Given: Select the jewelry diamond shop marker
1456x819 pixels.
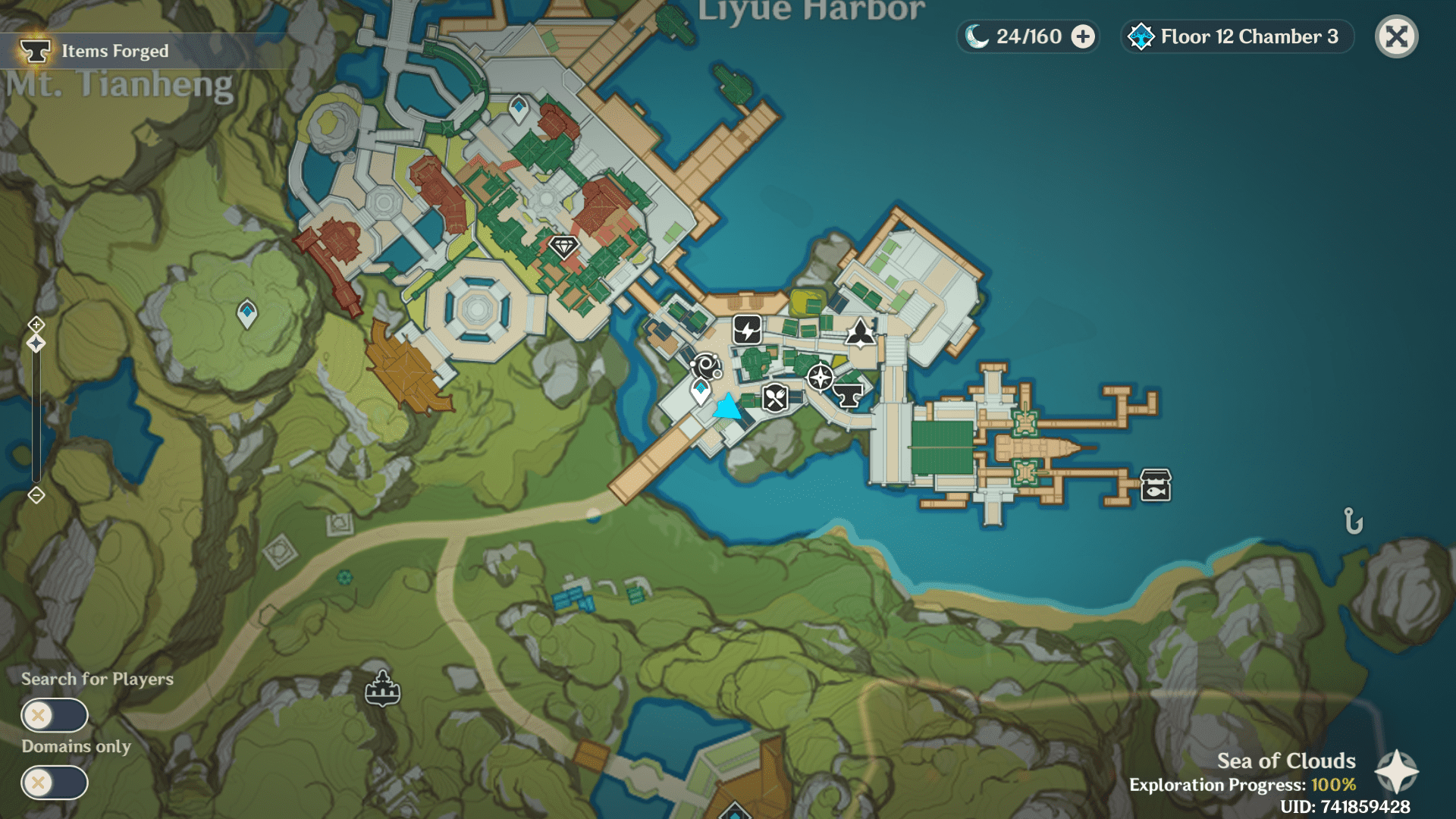Looking at the screenshot, I should [x=563, y=246].
